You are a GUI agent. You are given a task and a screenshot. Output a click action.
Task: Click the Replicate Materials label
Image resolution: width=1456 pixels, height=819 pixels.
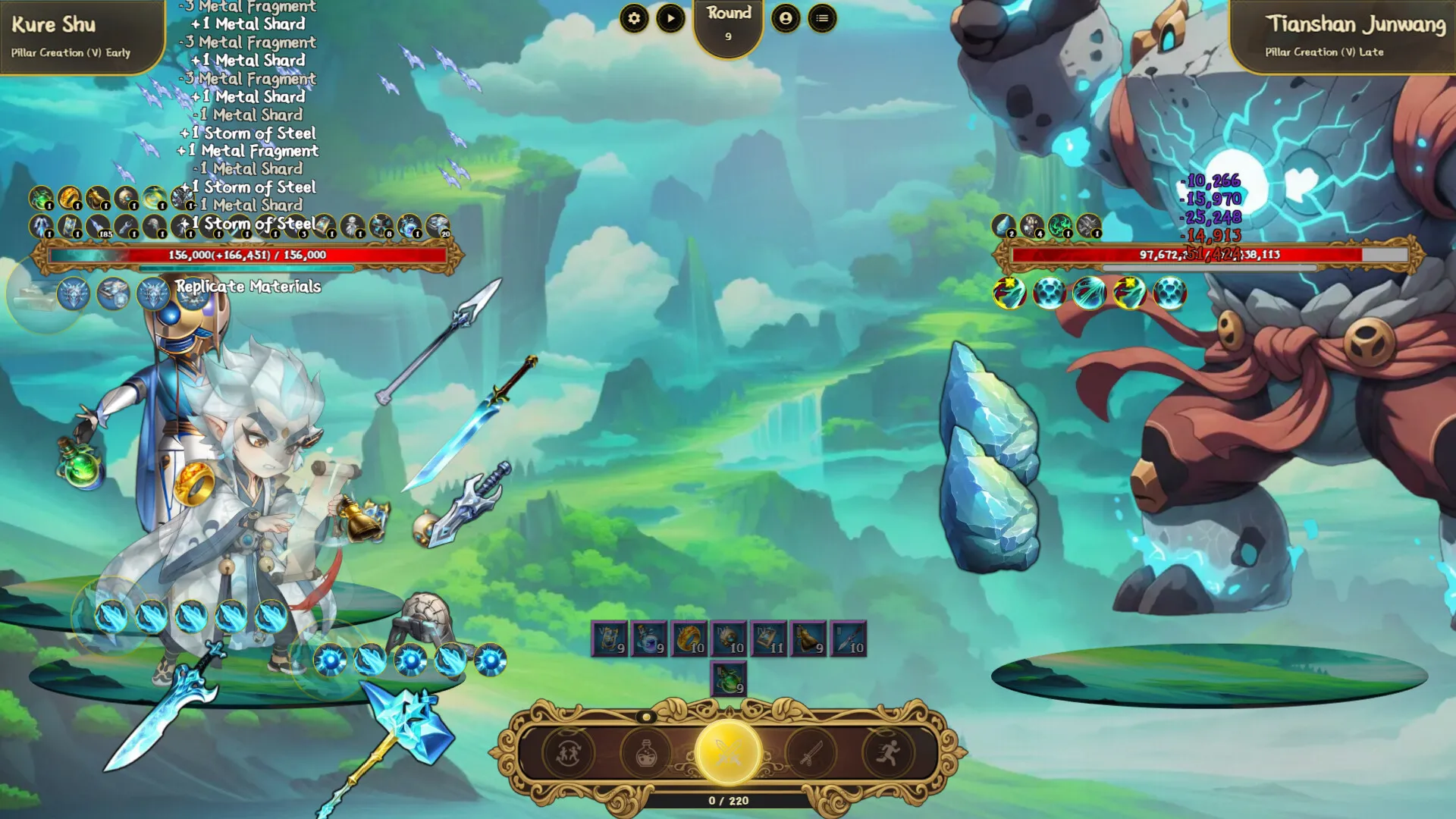click(248, 287)
